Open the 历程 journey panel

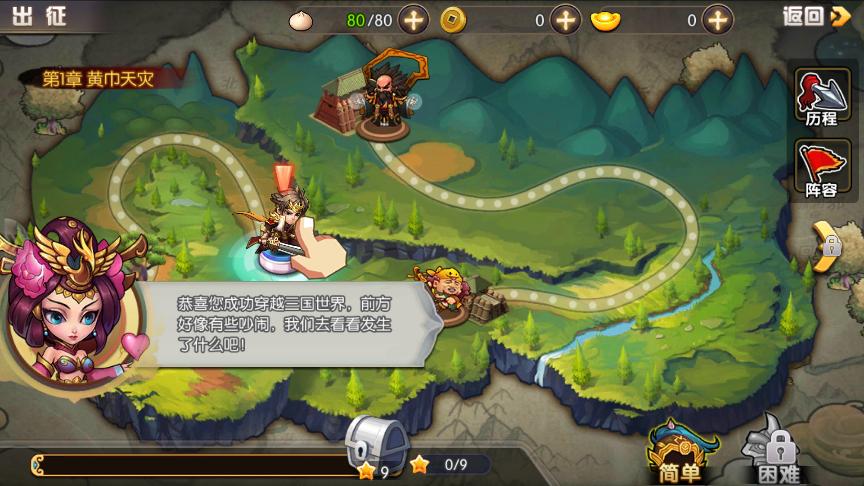(821, 98)
